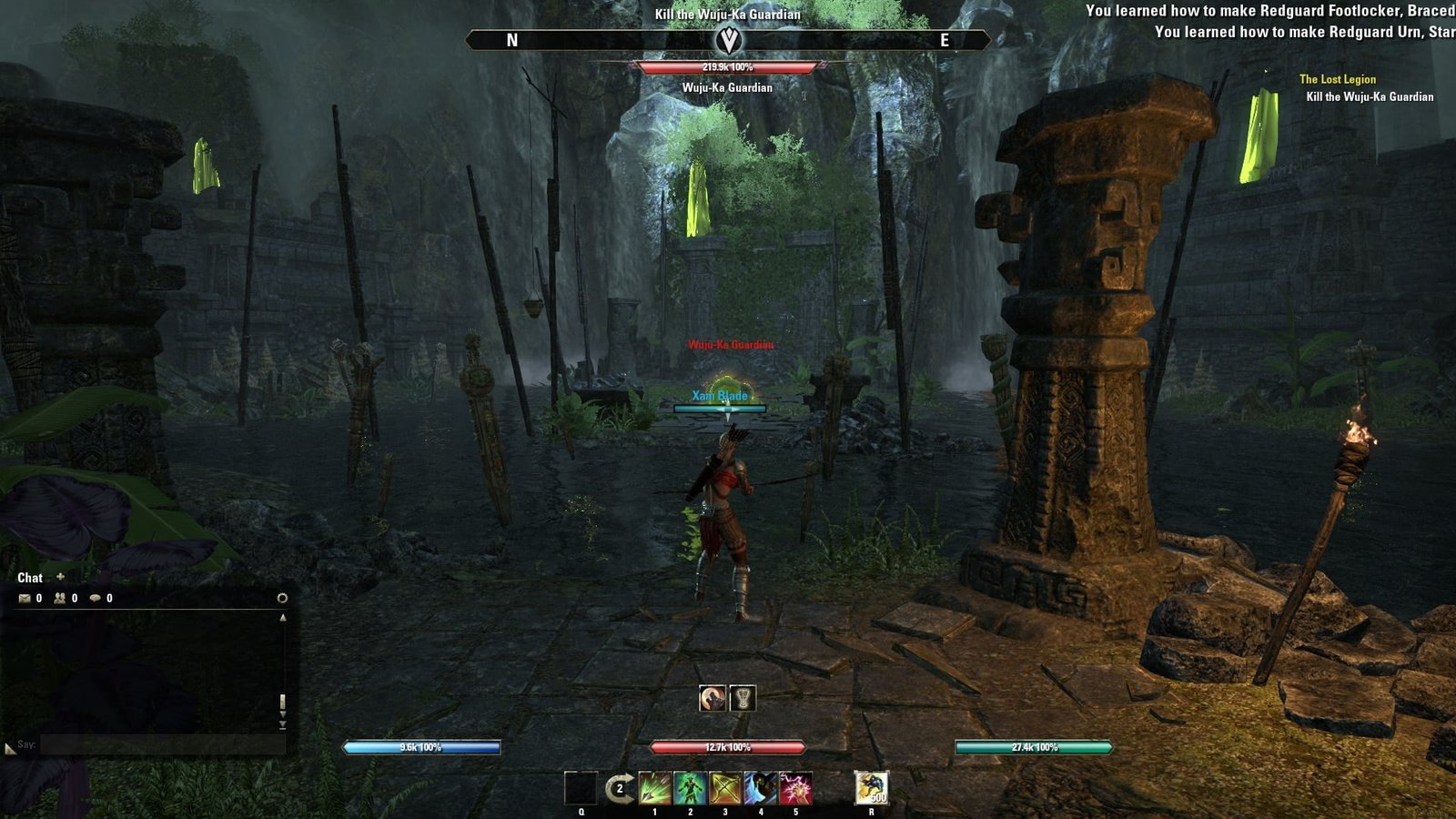The height and width of the screenshot is (819, 1456).
Task: Jump to bottom of chat log
Action: (282, 726)
